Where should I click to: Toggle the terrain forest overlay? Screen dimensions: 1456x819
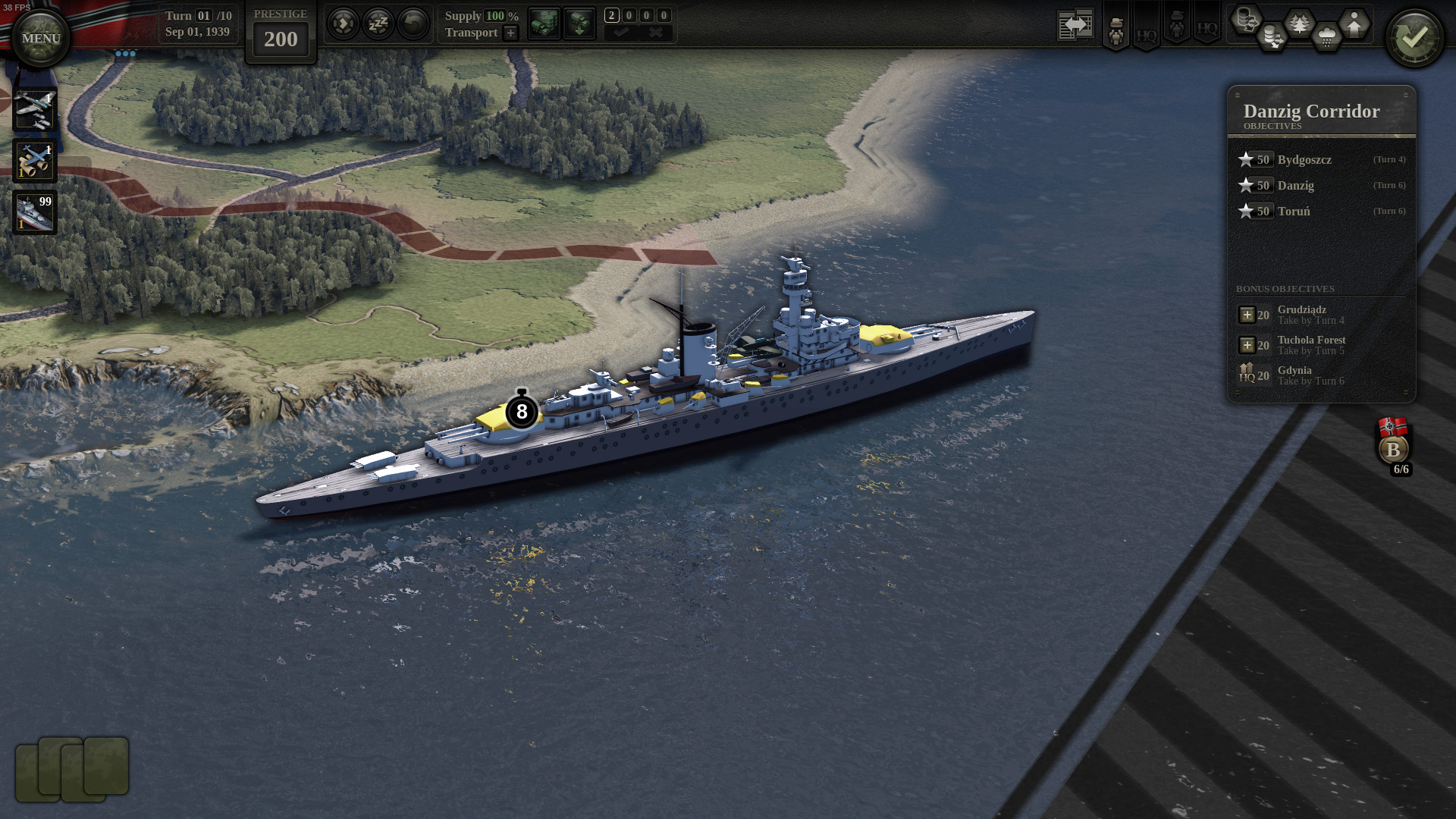1298,21
